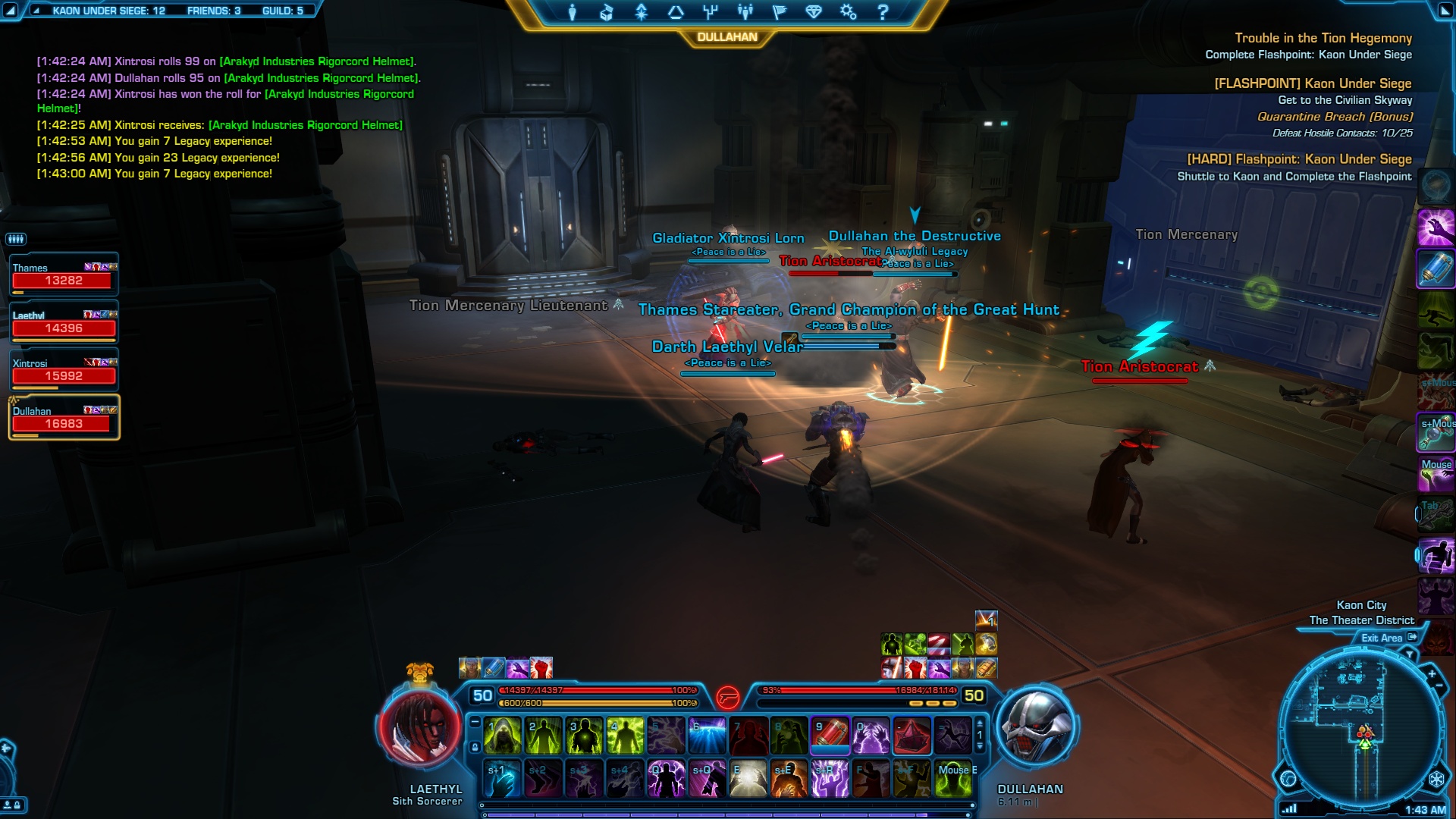
Task: Activate the hooded figure ability in slot 1
Action: tap(502, 736)
